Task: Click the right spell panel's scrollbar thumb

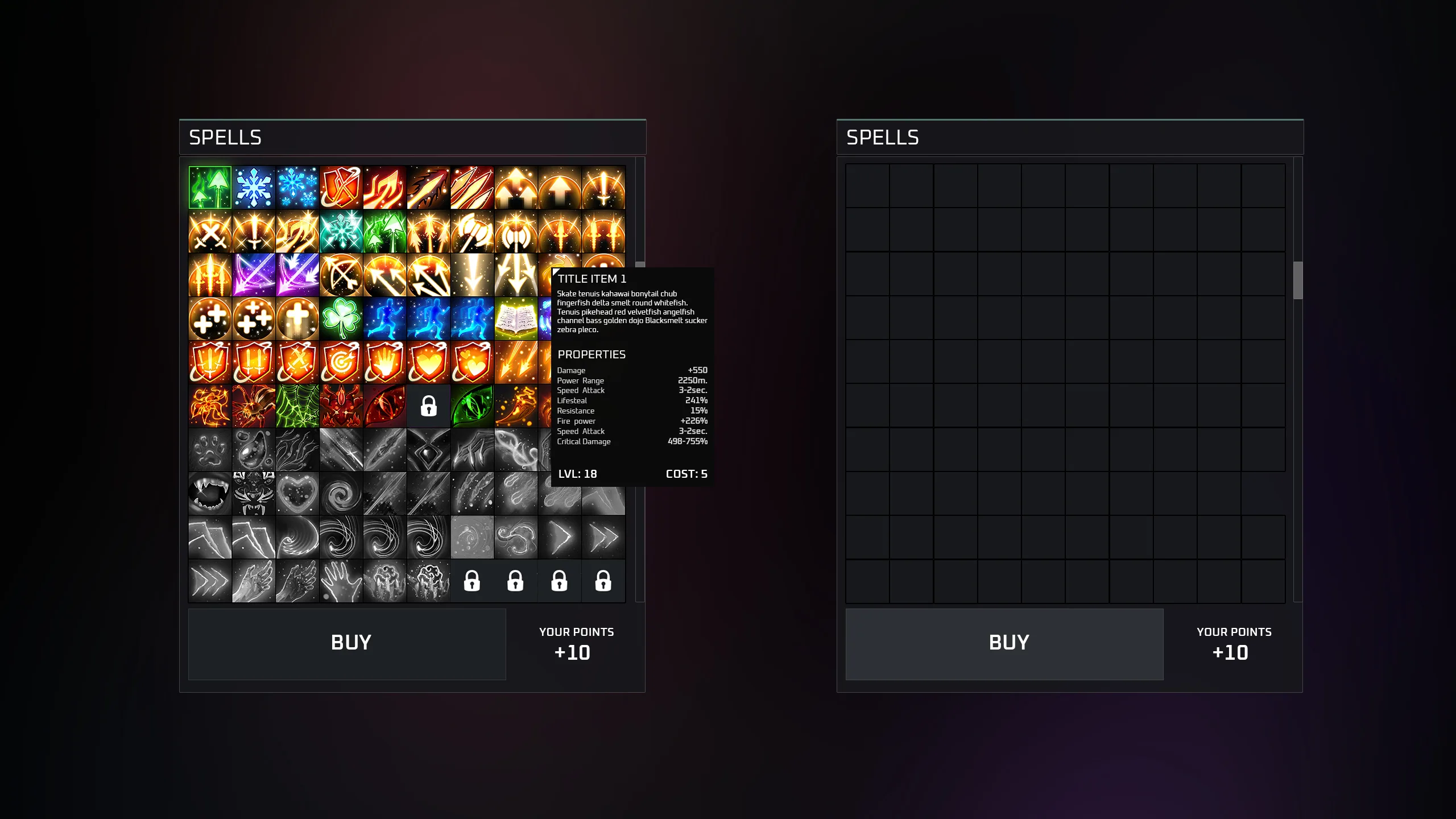Action: (x=1298, y=280)
